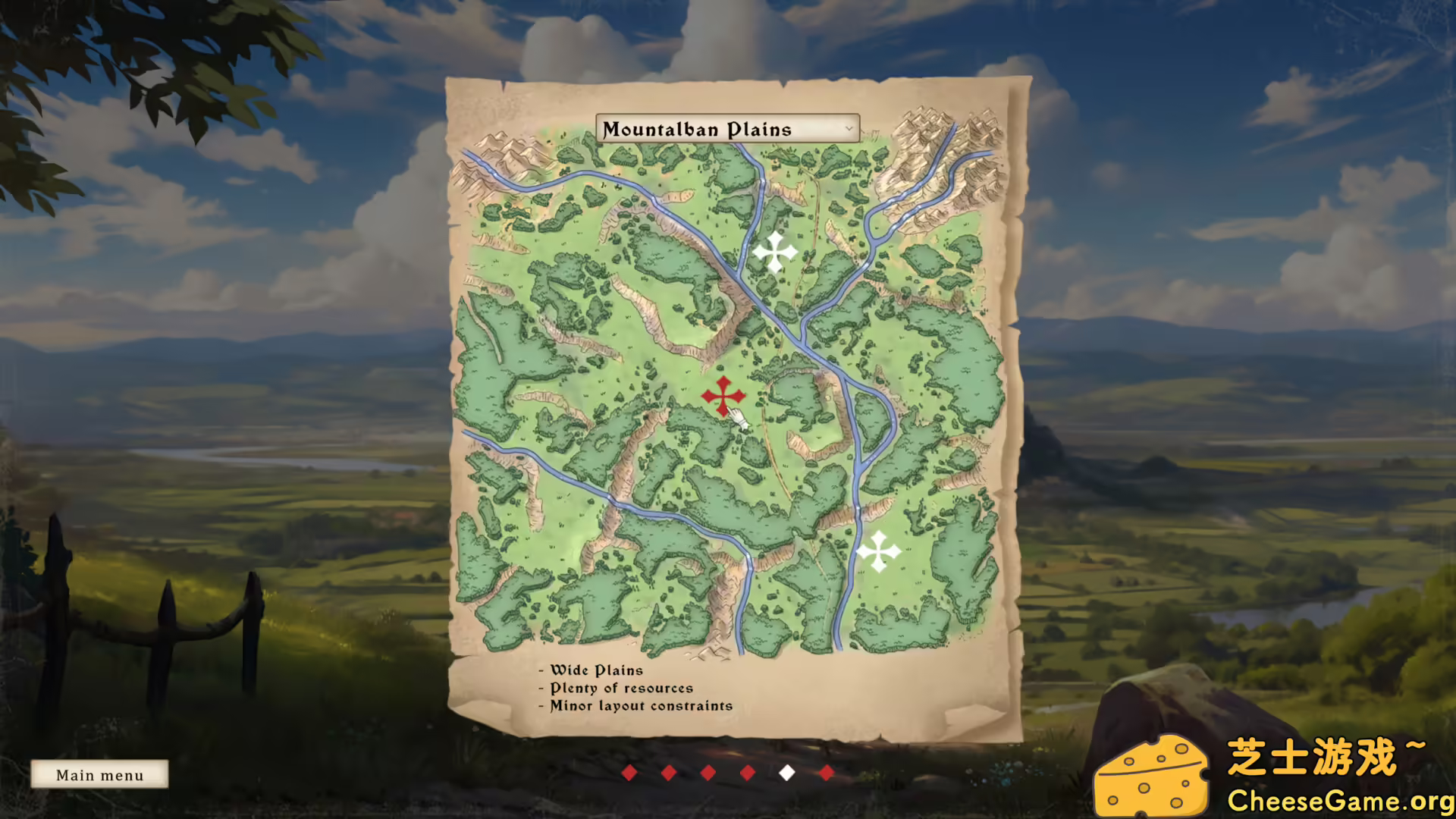The height and width of the screenshot is (819, 1456).
Task: Click the cheese wedge logo in the corner
Action: (x=1153, y=777)
